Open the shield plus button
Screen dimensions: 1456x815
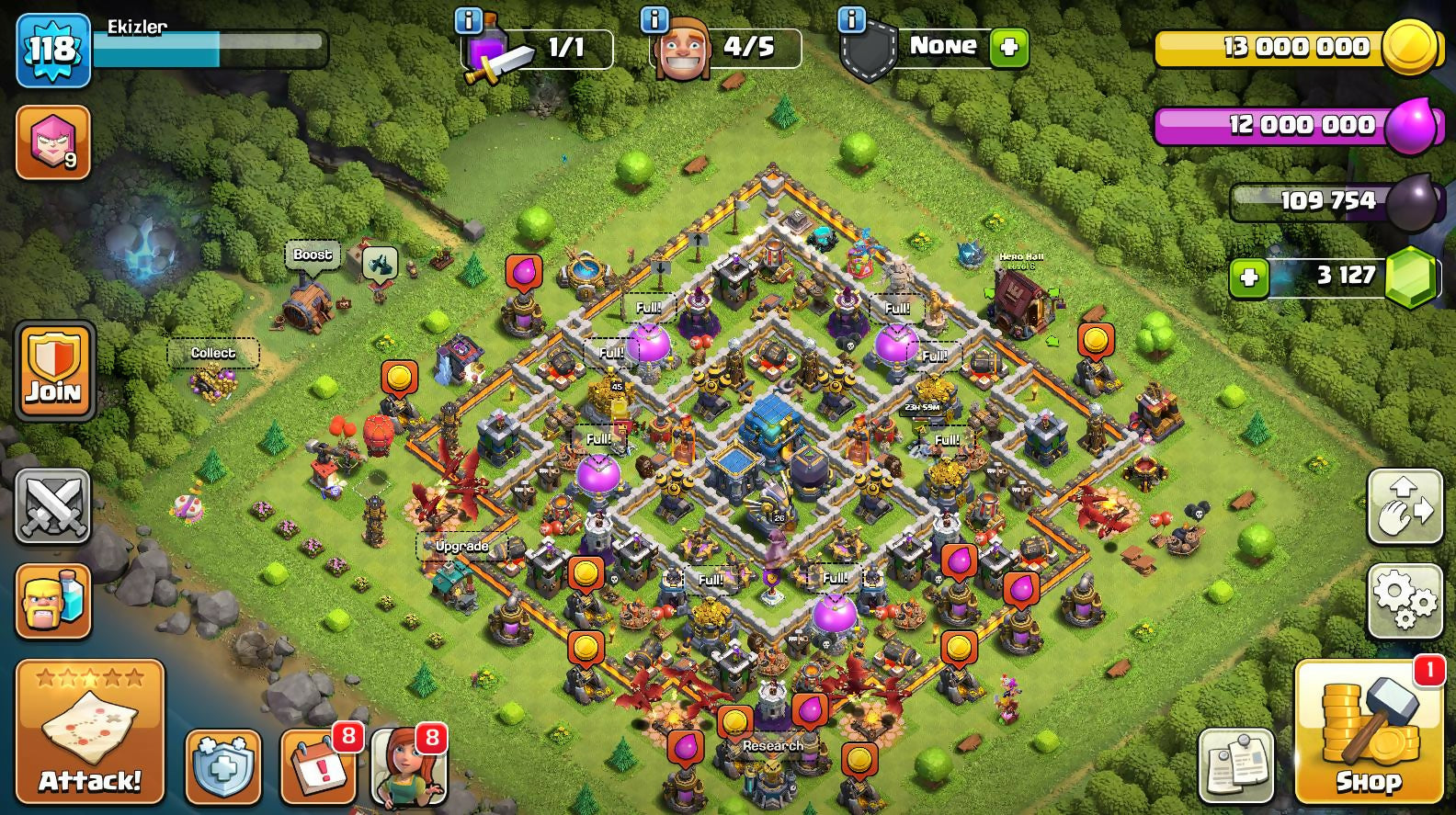(222, 767)
